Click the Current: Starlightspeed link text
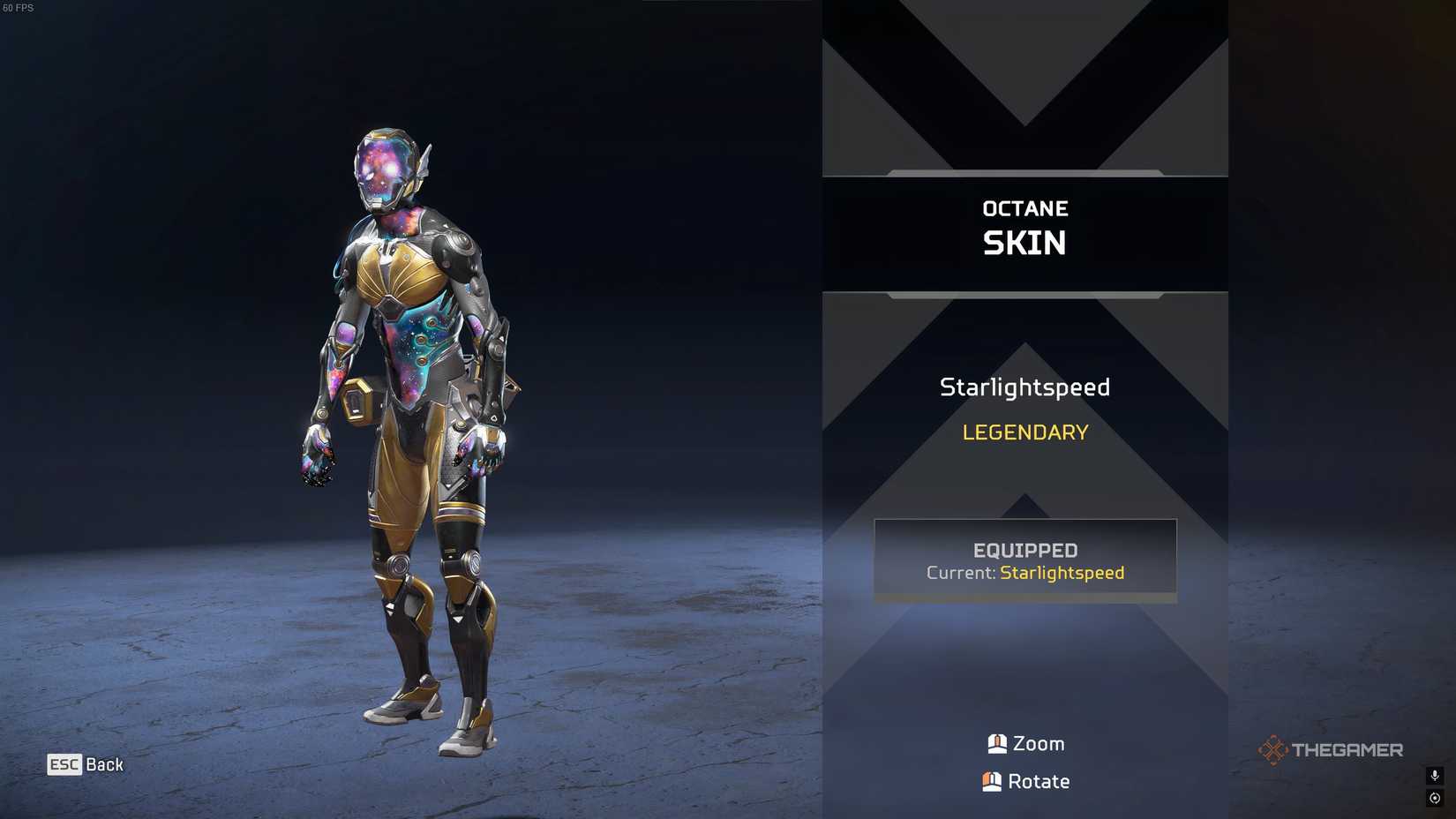 1062,573
